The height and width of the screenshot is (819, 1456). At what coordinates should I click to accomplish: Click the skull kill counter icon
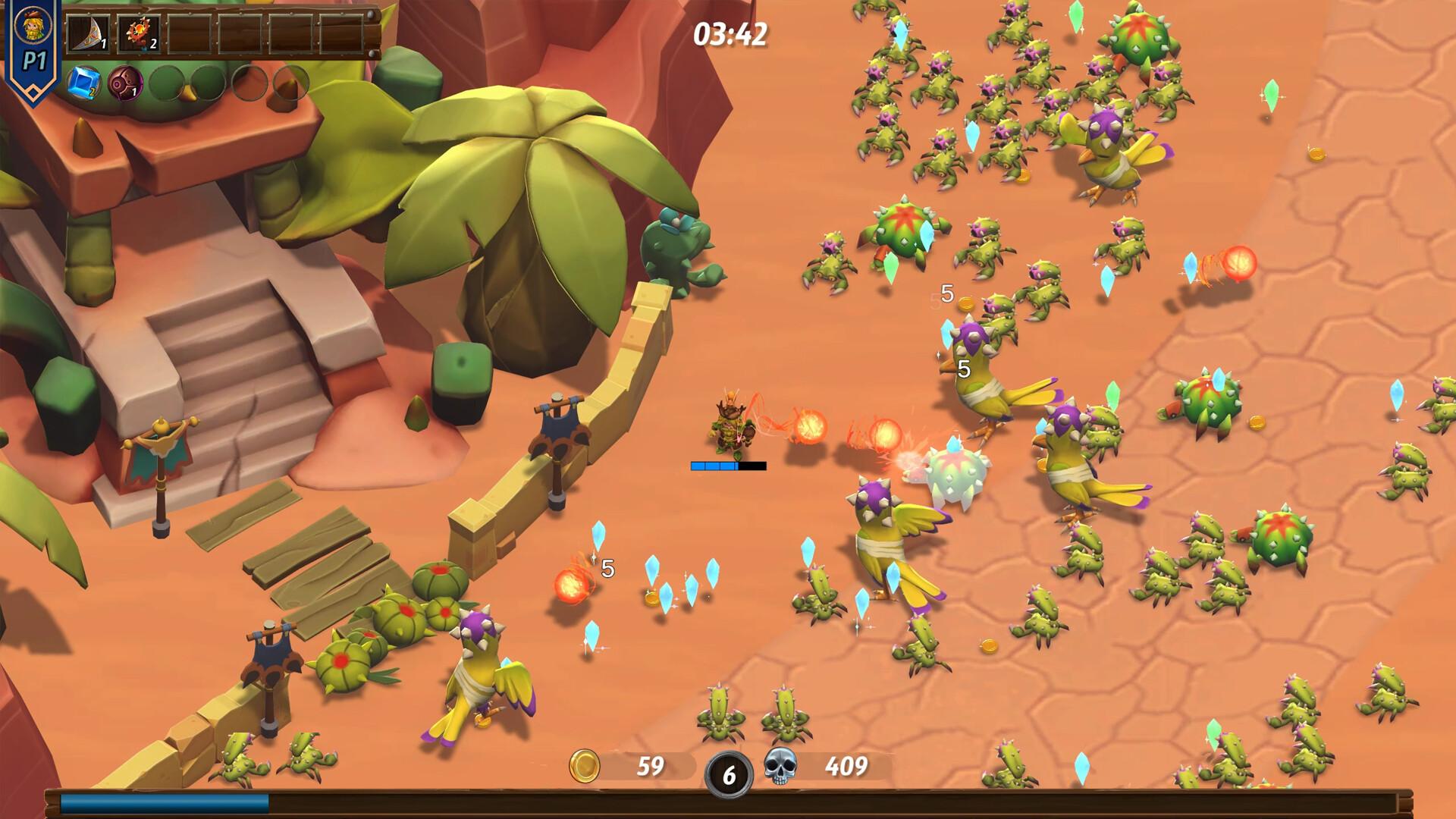[780, 766]
